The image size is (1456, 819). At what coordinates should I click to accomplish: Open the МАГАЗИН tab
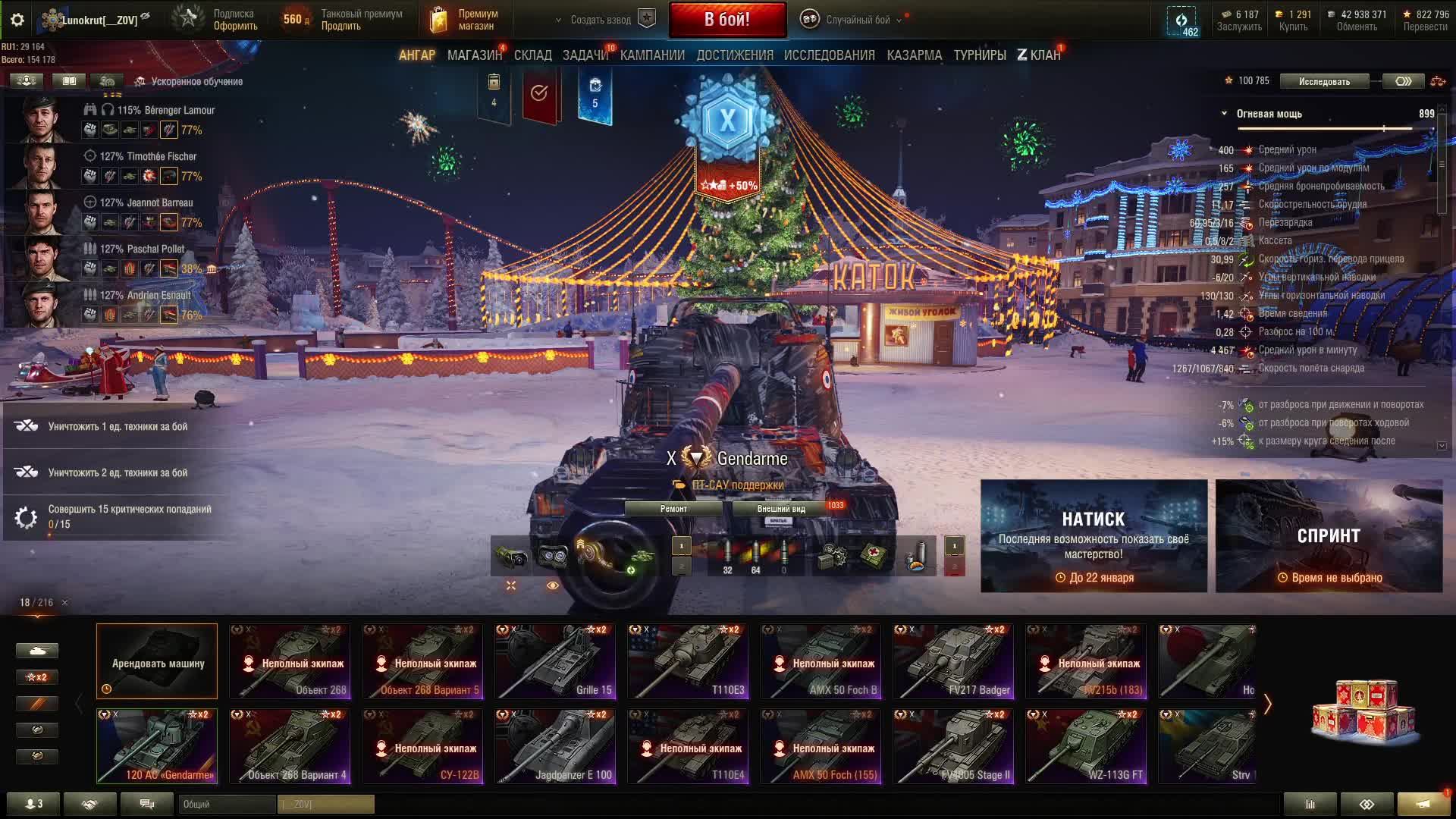click(x=474, y=55)
